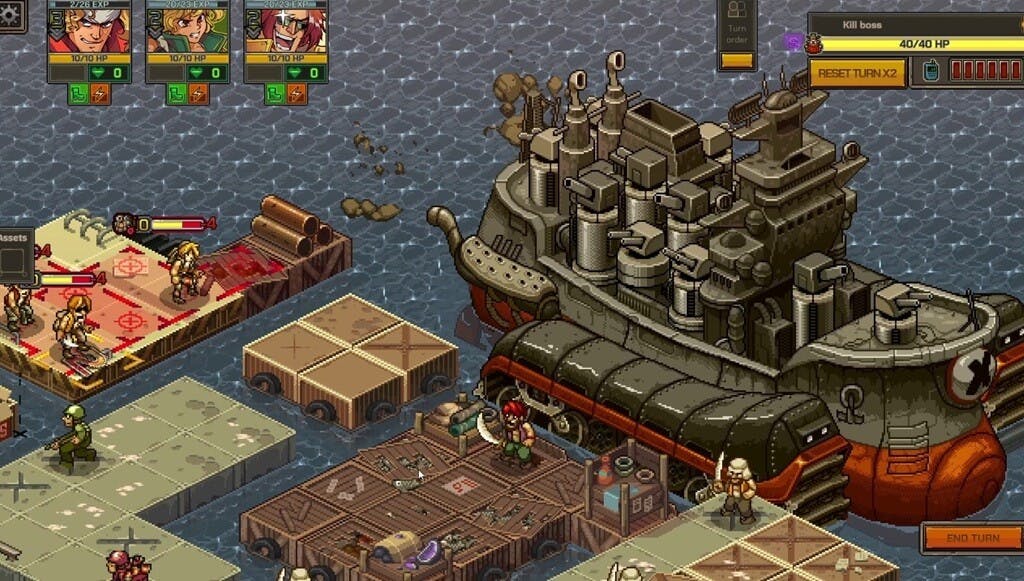
Task: Select the red-haired sunglasses hero portrait
Action: 286,30
